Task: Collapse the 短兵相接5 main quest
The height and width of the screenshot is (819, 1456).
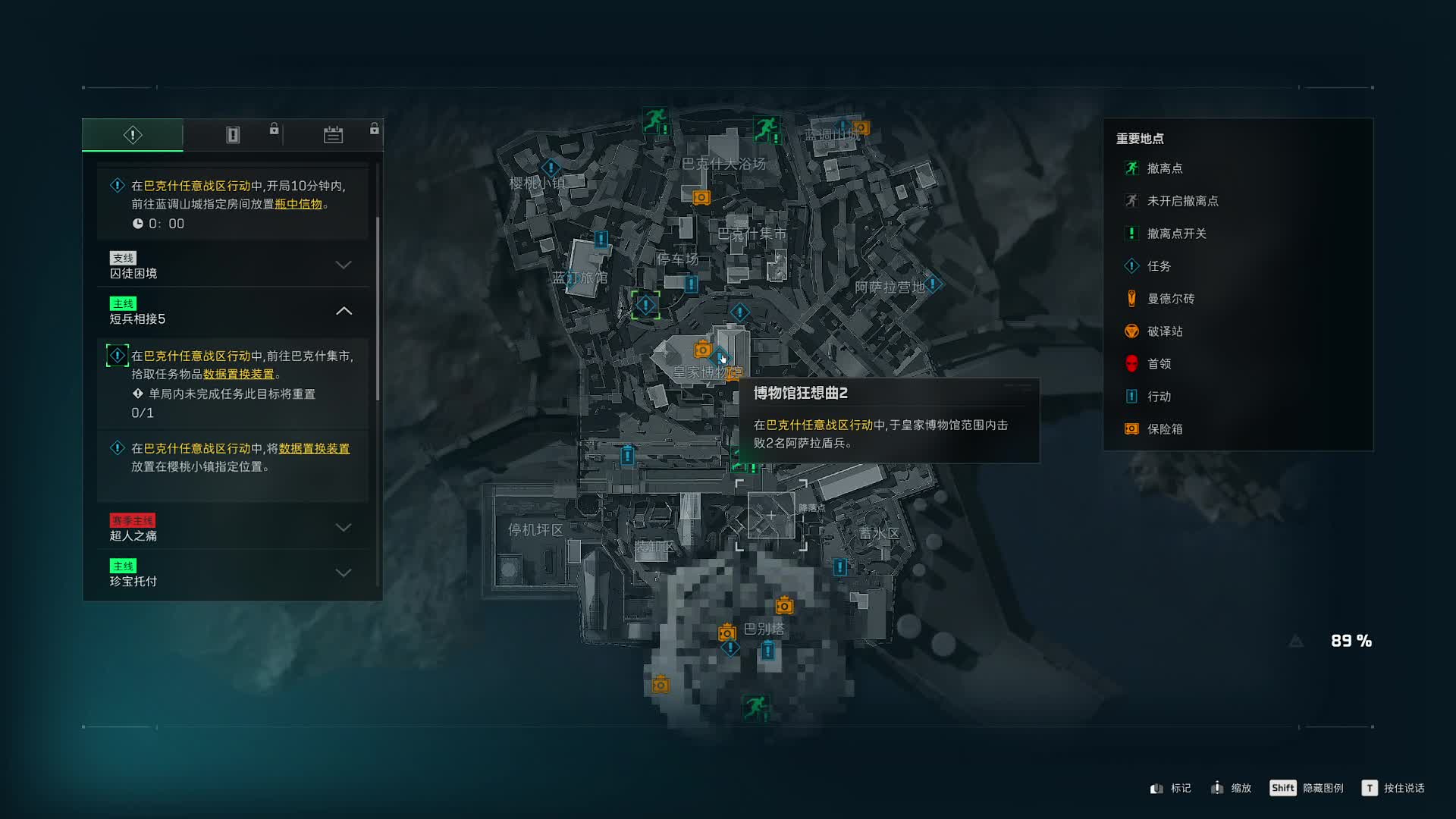Action: tap(344, 311)
